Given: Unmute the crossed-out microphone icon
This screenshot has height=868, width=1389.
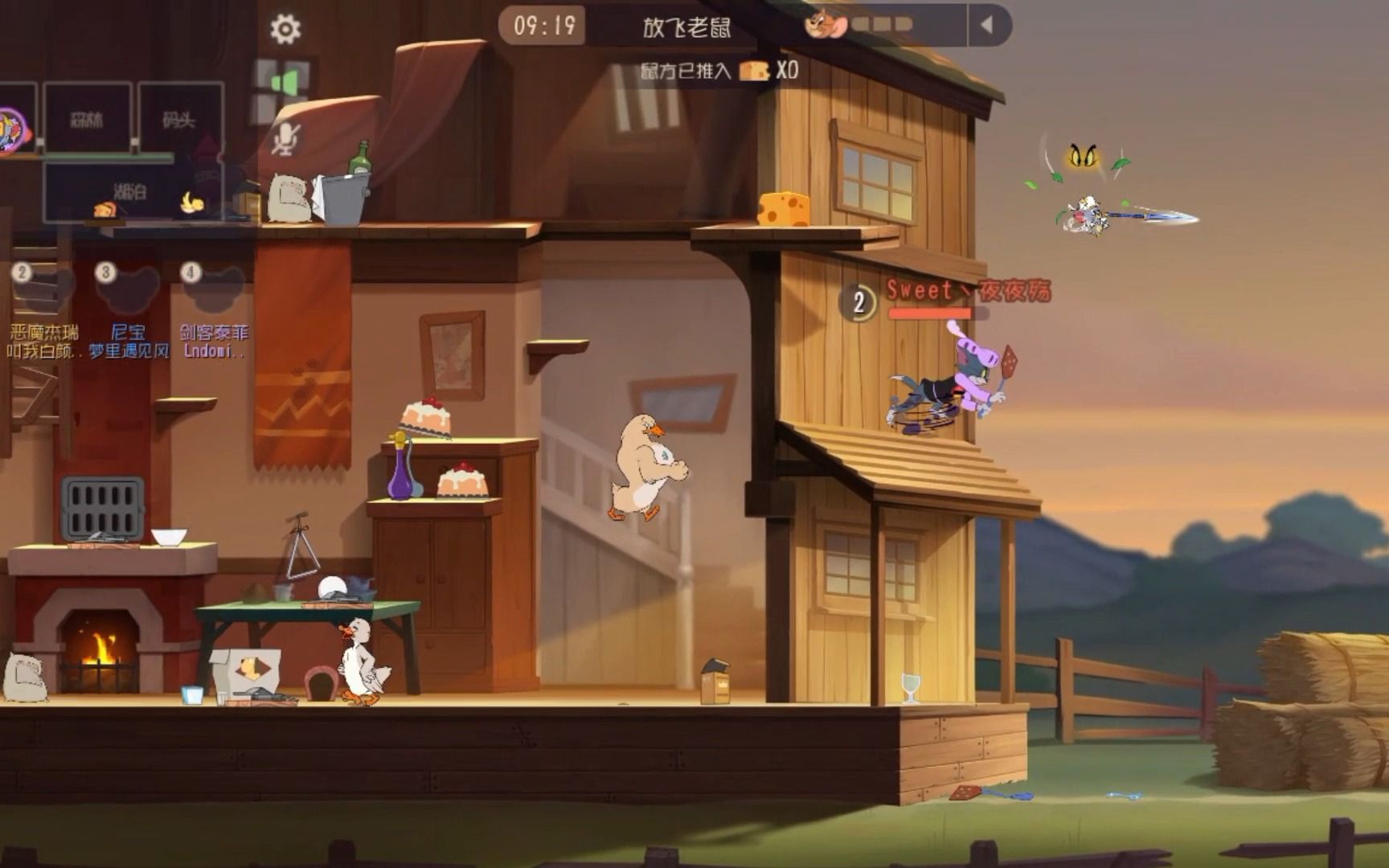Looking at the screenshot, I should pos(285,139).
